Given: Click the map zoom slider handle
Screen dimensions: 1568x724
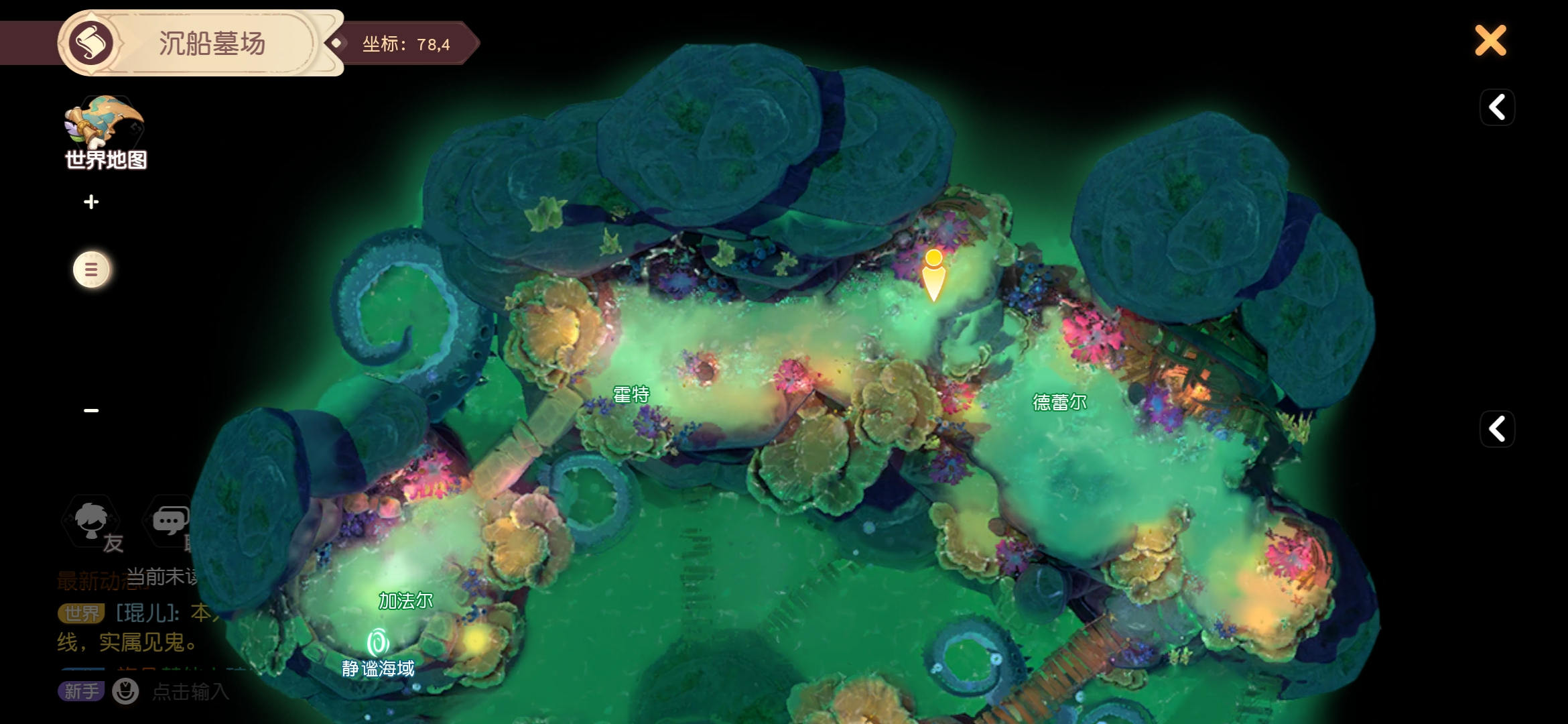Looking at the screenshot, I should (92, 269).
